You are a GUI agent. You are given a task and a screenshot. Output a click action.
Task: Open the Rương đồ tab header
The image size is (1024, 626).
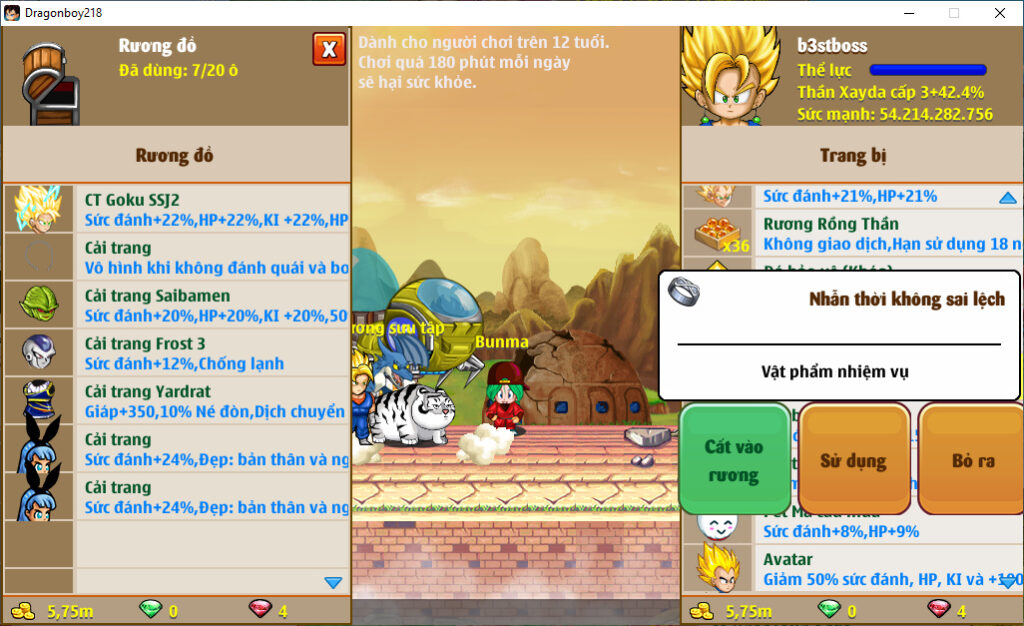tap(175, 155)
